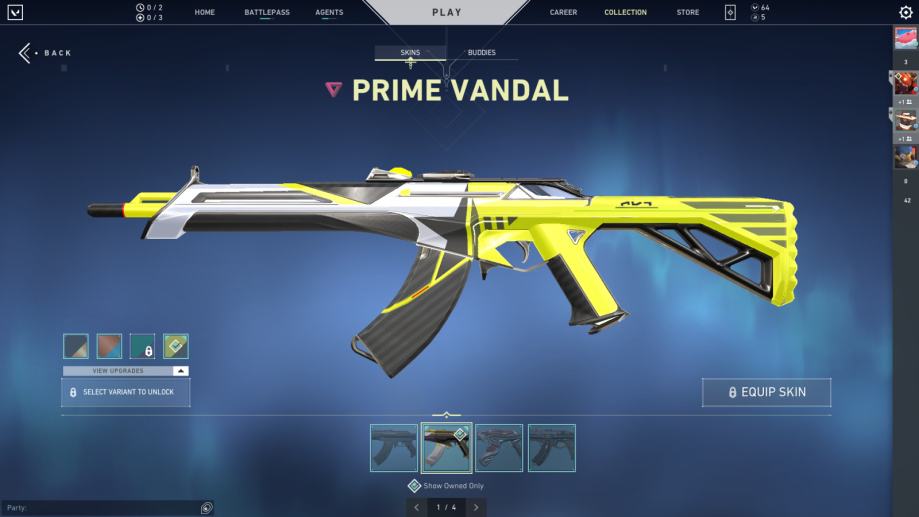The width and height of the screenshot is (919, 517).
Task: Choose the locked teal variant swatch
Action: (142, 346)
